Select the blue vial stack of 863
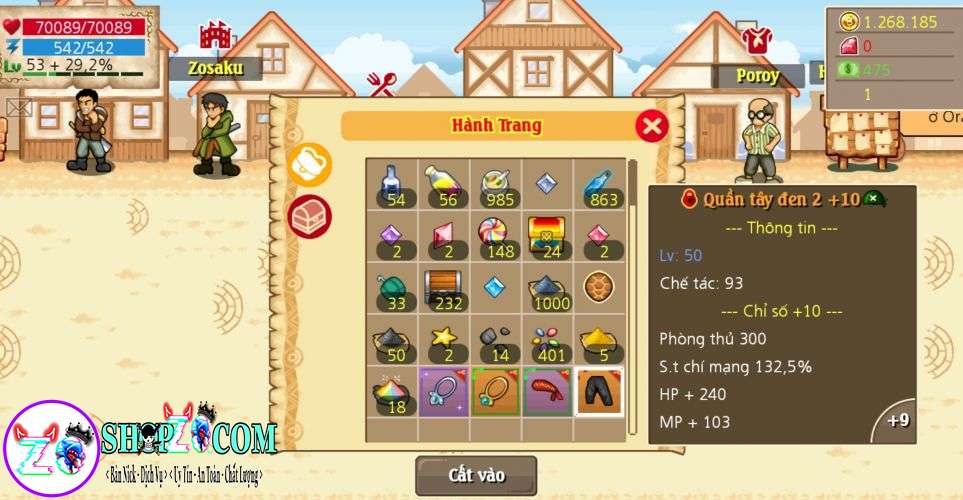 pos(599,184)
